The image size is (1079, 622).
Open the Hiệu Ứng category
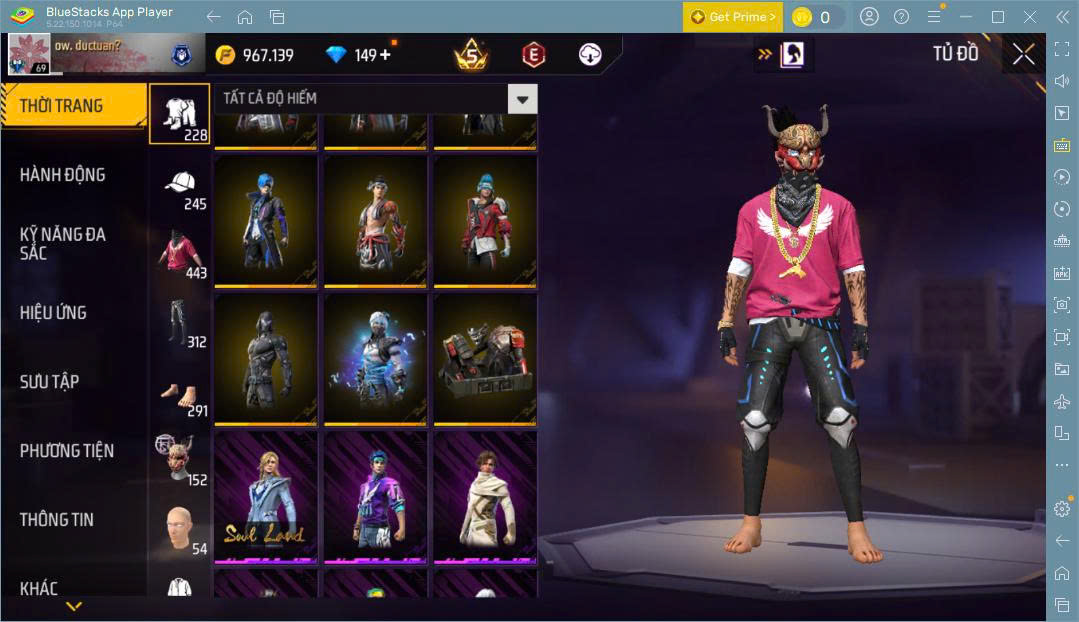[x=53, y=313]
